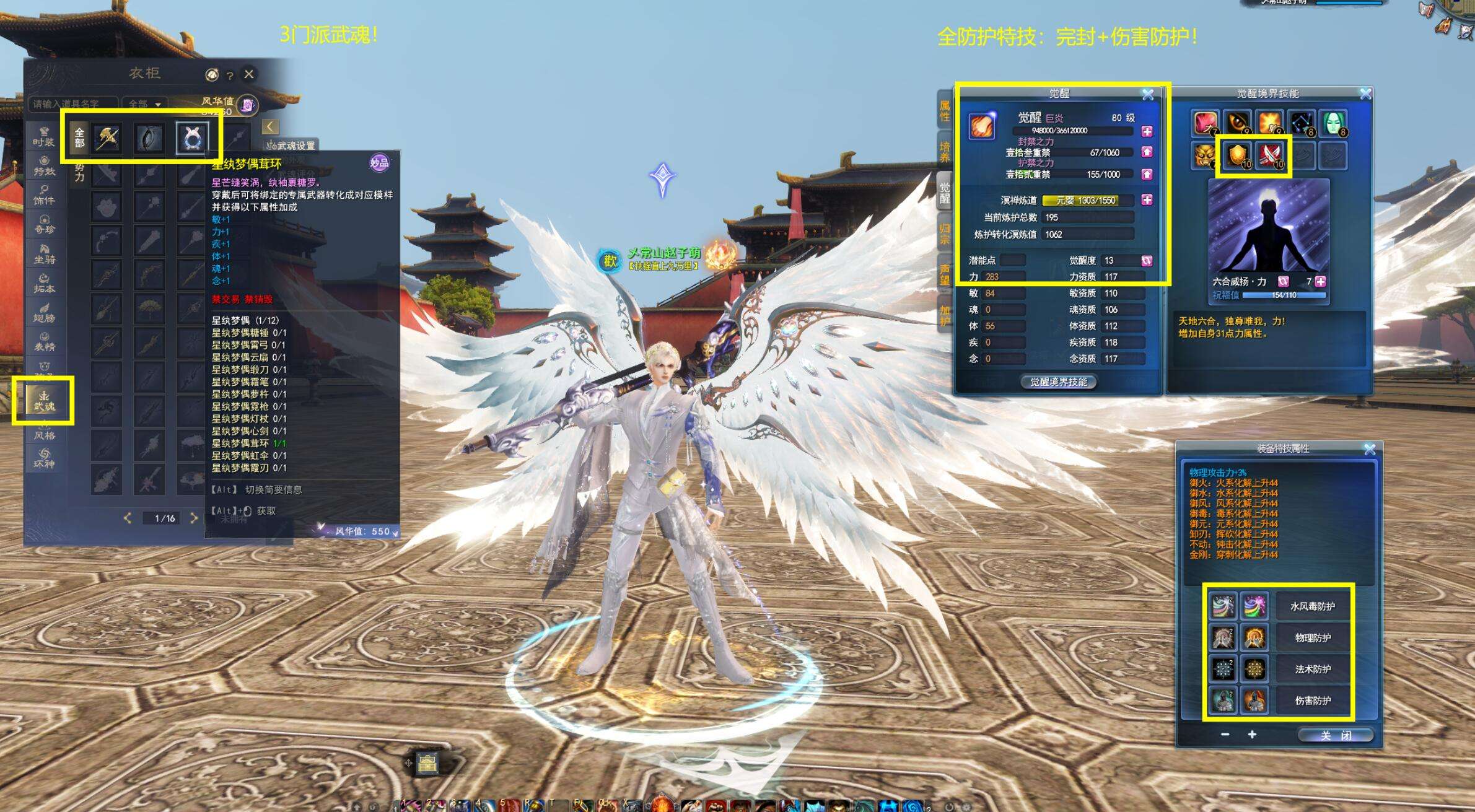Close the 衣柜 wardrobe window
The height and width of the screenshot is (812, 1475).
pos(249,74)
